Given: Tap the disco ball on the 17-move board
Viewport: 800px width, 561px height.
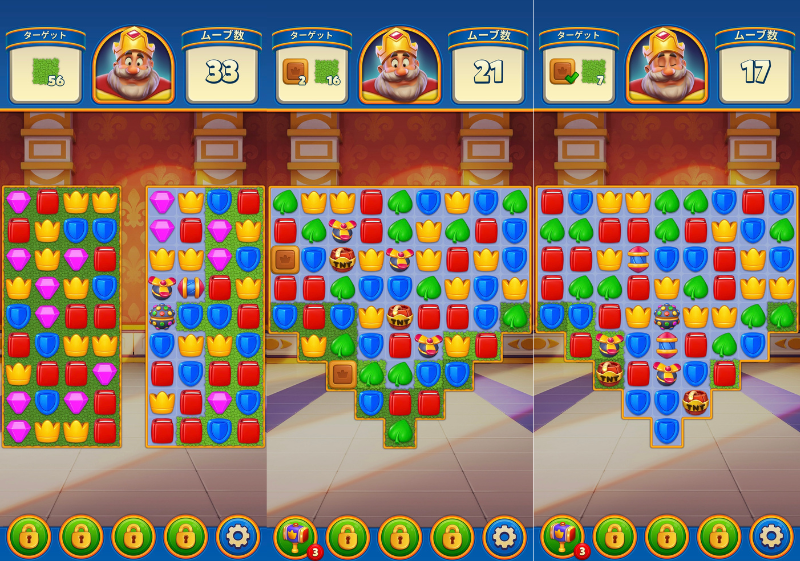Looking at the screenshot, I should click(667, 317).
